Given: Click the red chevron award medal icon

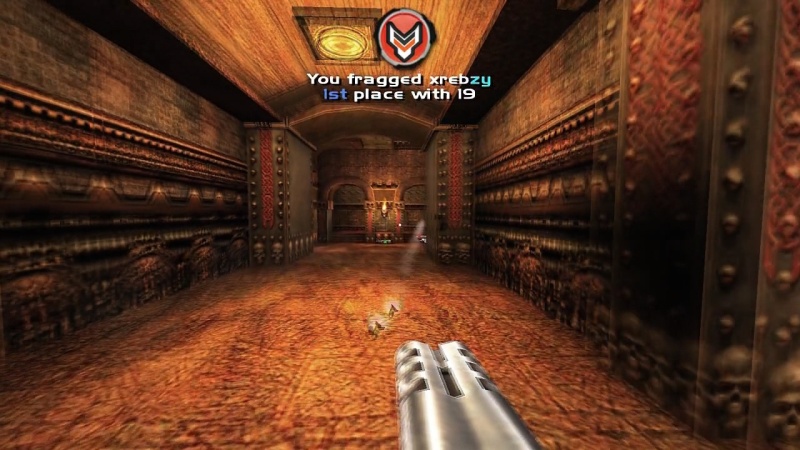Looking at the screenshot, I should pyautogui.click(x=403, y=38).
